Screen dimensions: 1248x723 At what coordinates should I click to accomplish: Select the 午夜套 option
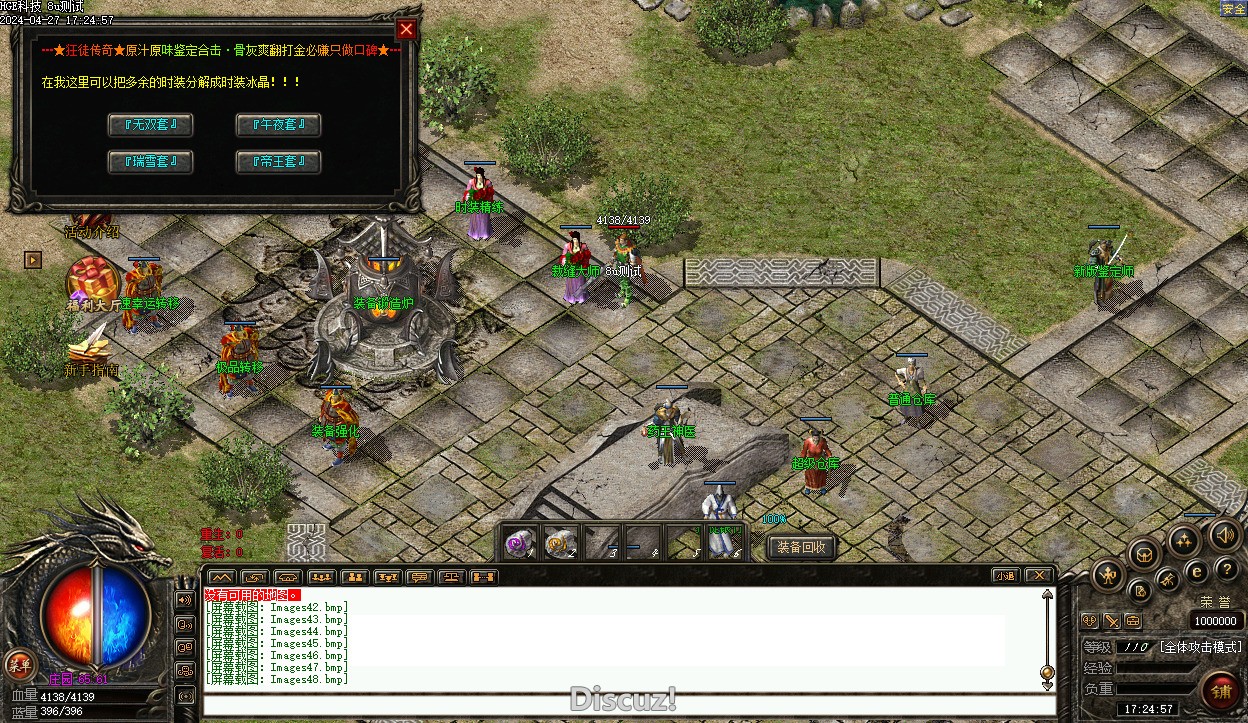[278, 125]
